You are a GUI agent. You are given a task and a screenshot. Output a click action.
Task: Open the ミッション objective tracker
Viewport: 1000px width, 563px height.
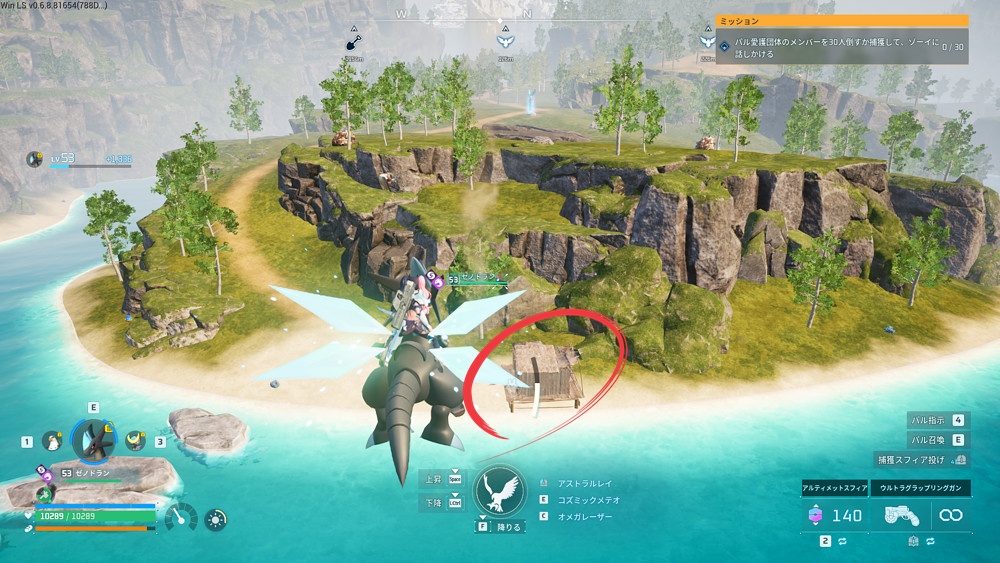842,20
